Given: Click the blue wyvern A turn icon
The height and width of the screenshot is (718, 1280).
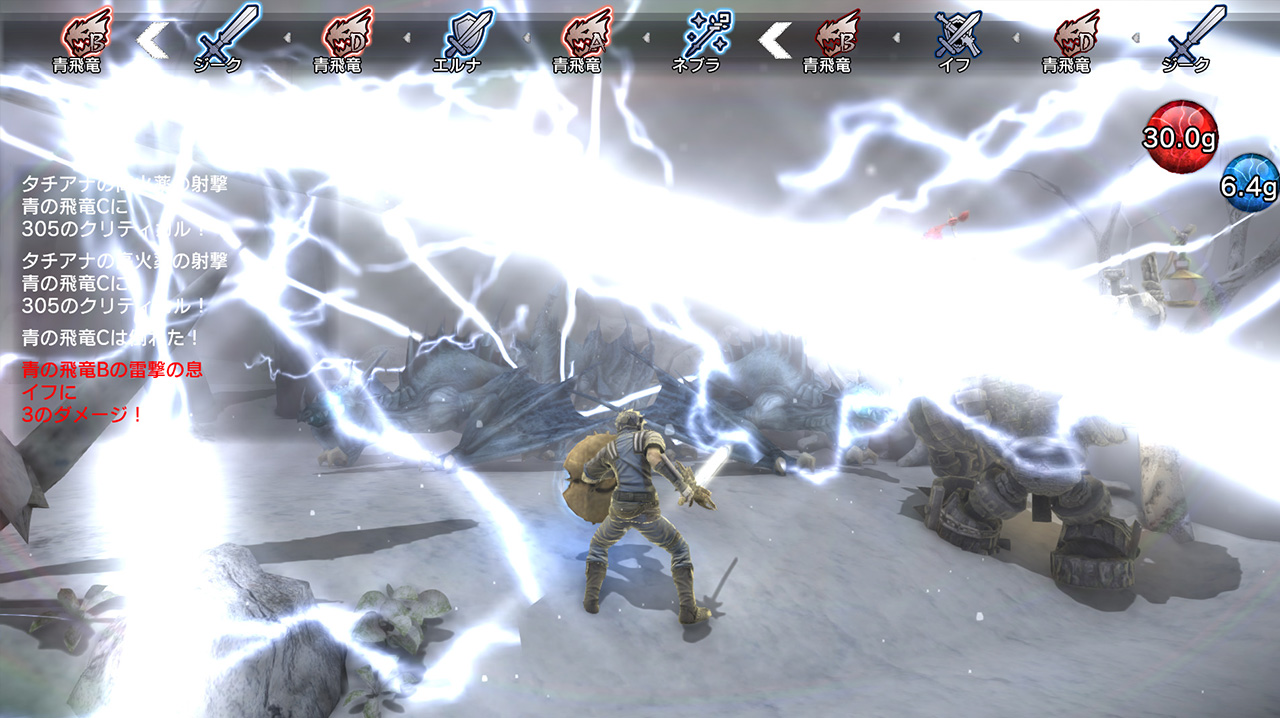Looking at the screenshot, I should (587, 35).
